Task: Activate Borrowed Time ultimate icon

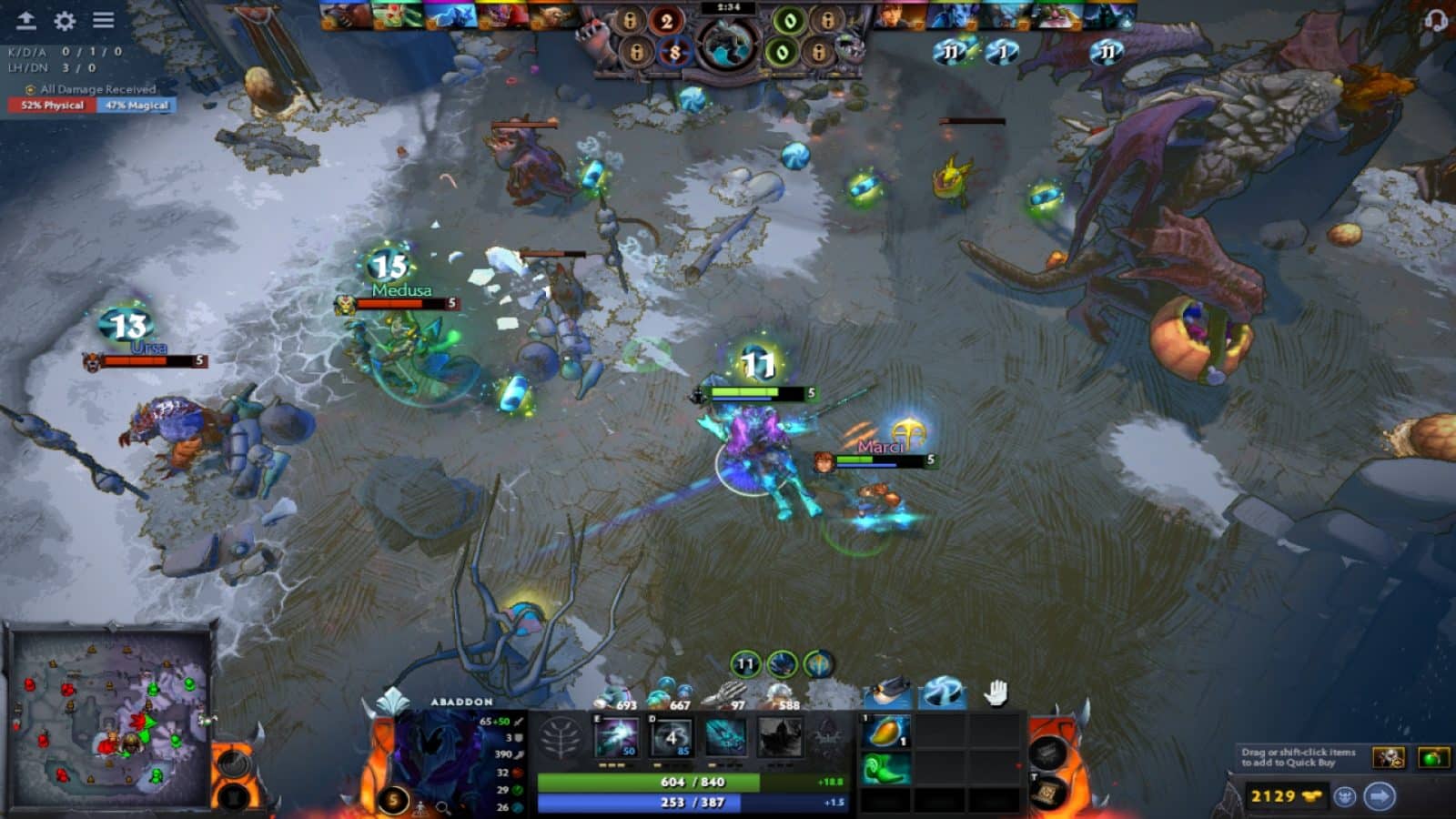Action: pos(779,737)
